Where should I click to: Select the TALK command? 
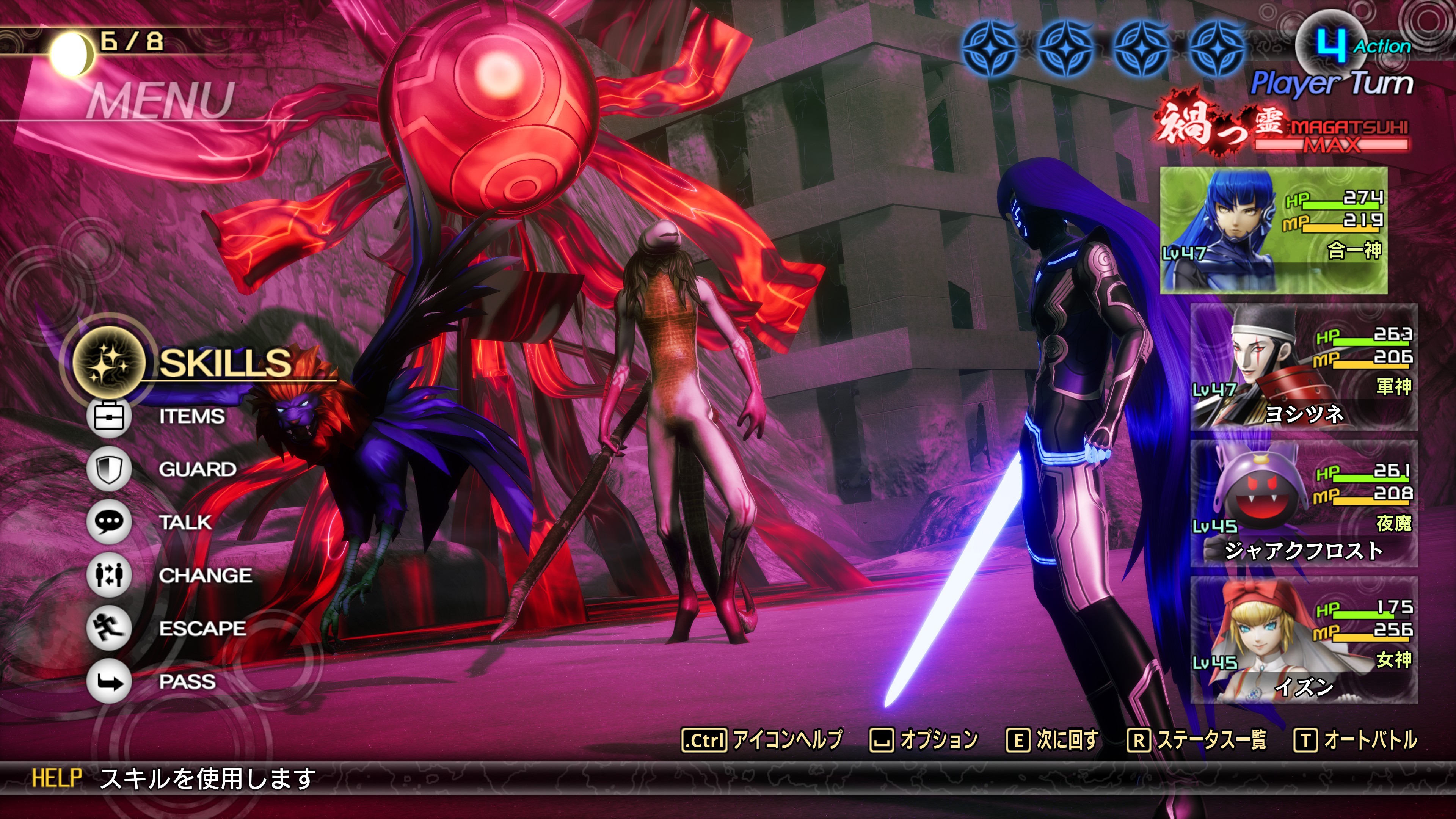[x=185, y=522]
